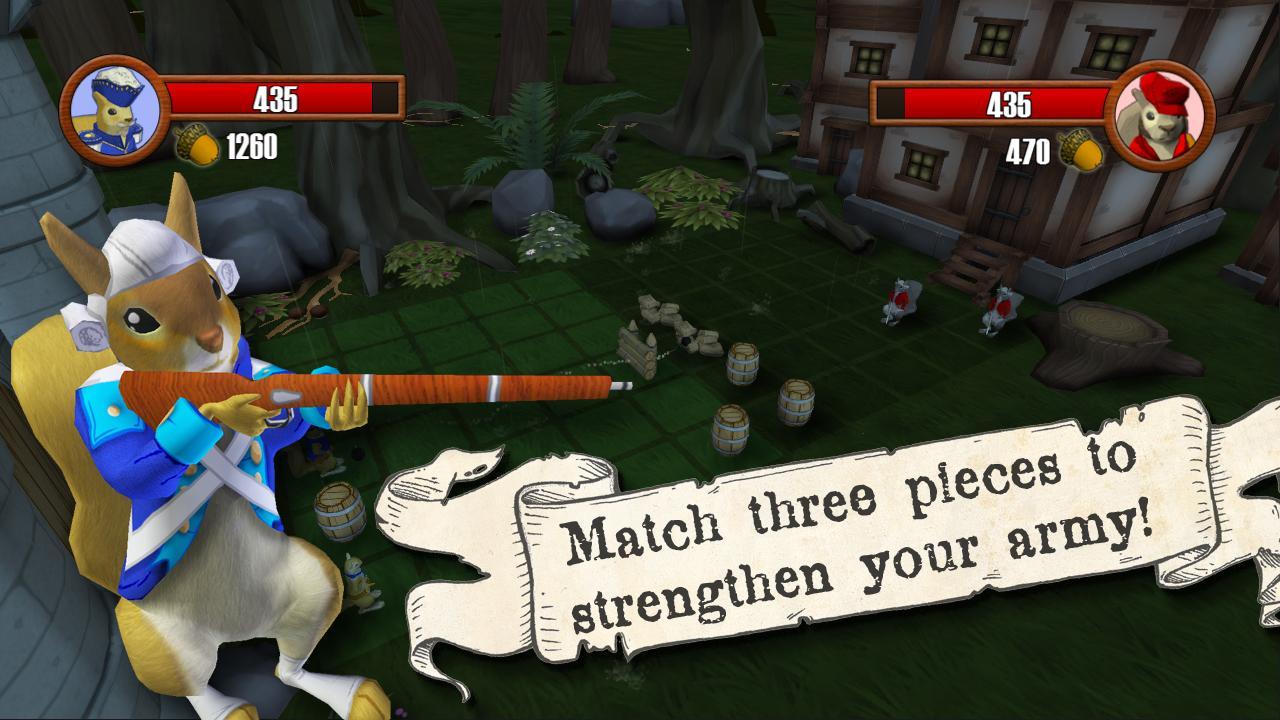Click the player's musket rifle
1280x720 pixels.
click(400, 383)
